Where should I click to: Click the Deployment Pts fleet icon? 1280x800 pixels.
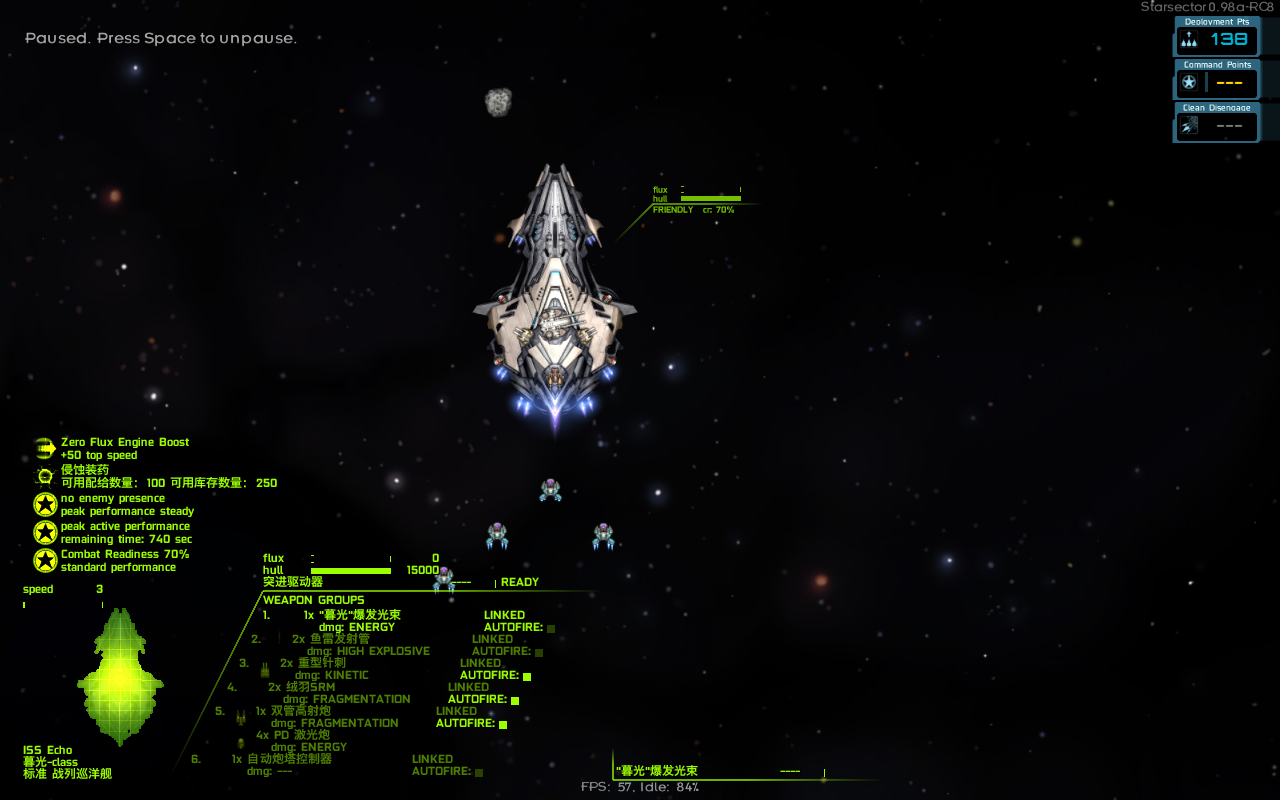point(1187,40)
